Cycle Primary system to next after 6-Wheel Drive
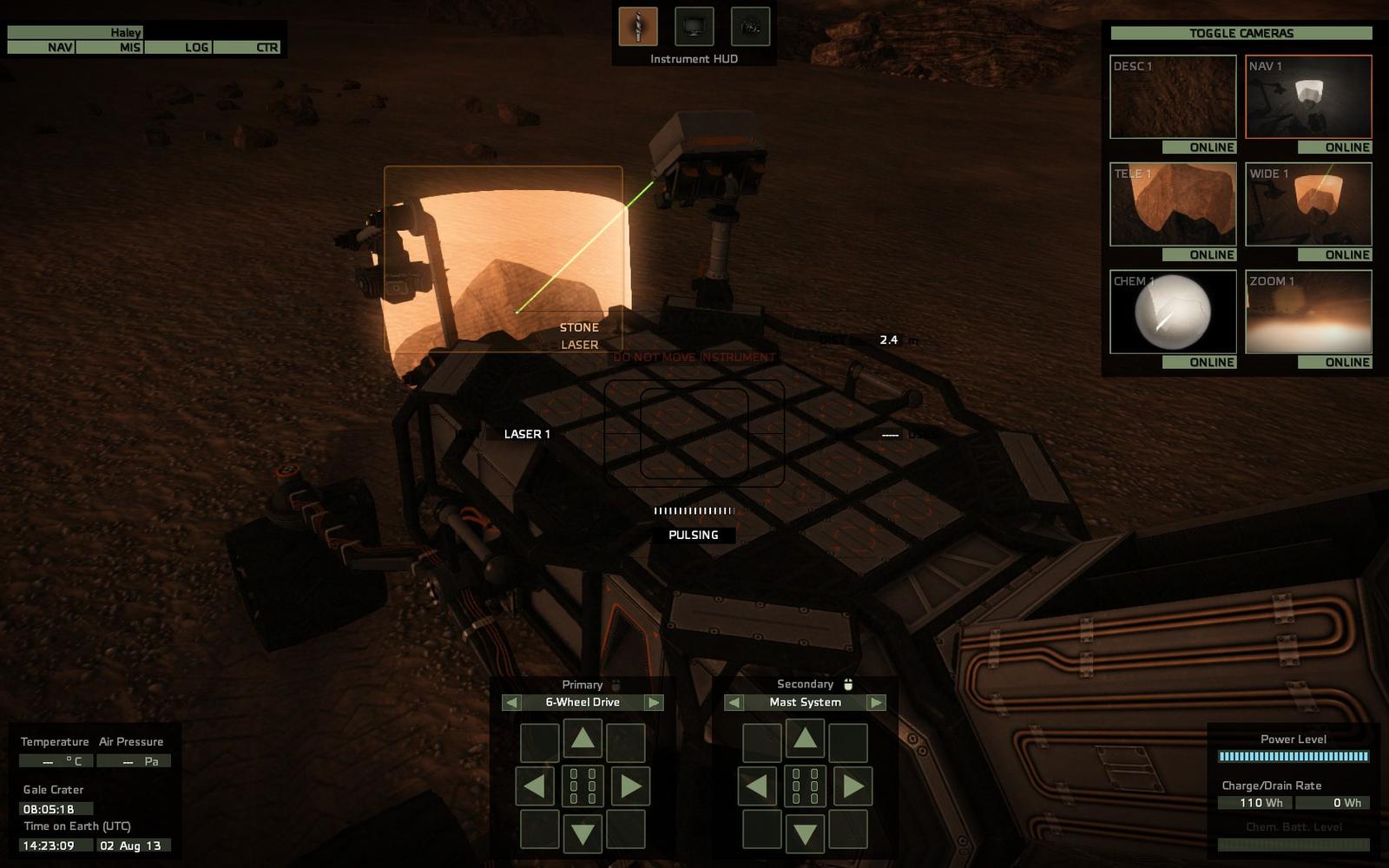The width and height of the screenshot is (1389, 868). pos(654,702)
